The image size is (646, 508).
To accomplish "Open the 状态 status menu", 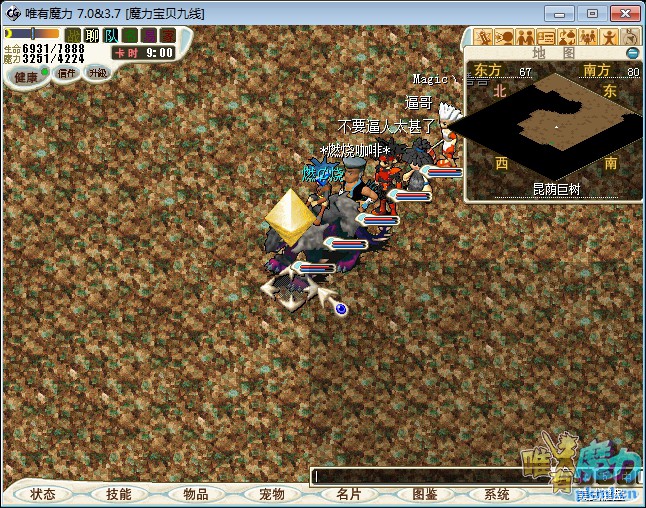I will [x=43, y=494].
